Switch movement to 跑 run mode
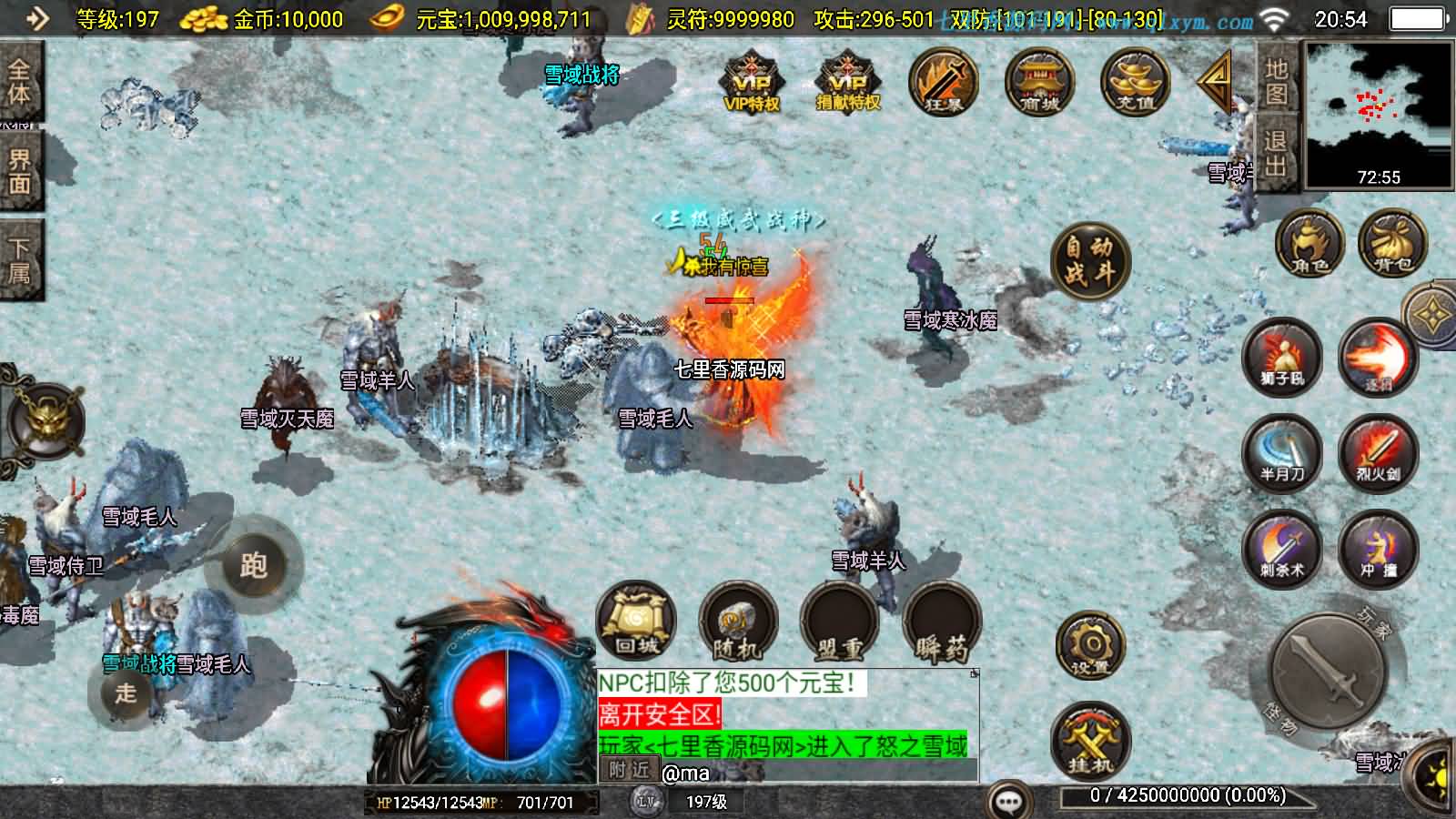 coord(253,566)
